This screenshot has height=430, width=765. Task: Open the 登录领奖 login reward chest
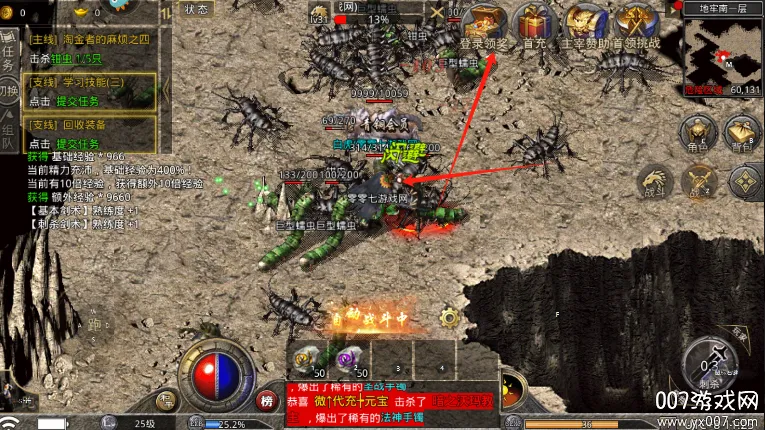click(x=485, y=23)
